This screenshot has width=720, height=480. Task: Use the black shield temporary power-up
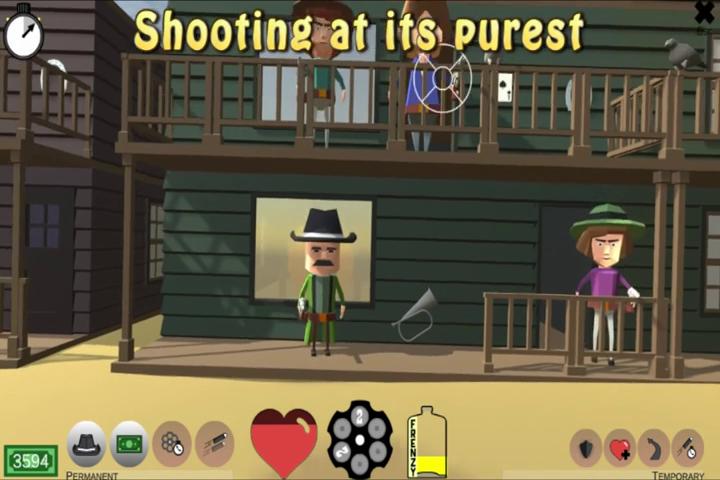point(586,447)
